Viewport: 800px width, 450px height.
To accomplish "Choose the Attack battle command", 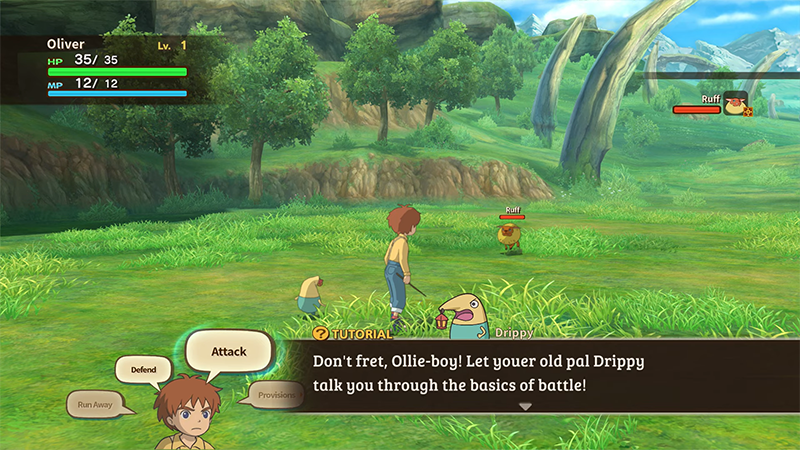I will coord(229,352).
